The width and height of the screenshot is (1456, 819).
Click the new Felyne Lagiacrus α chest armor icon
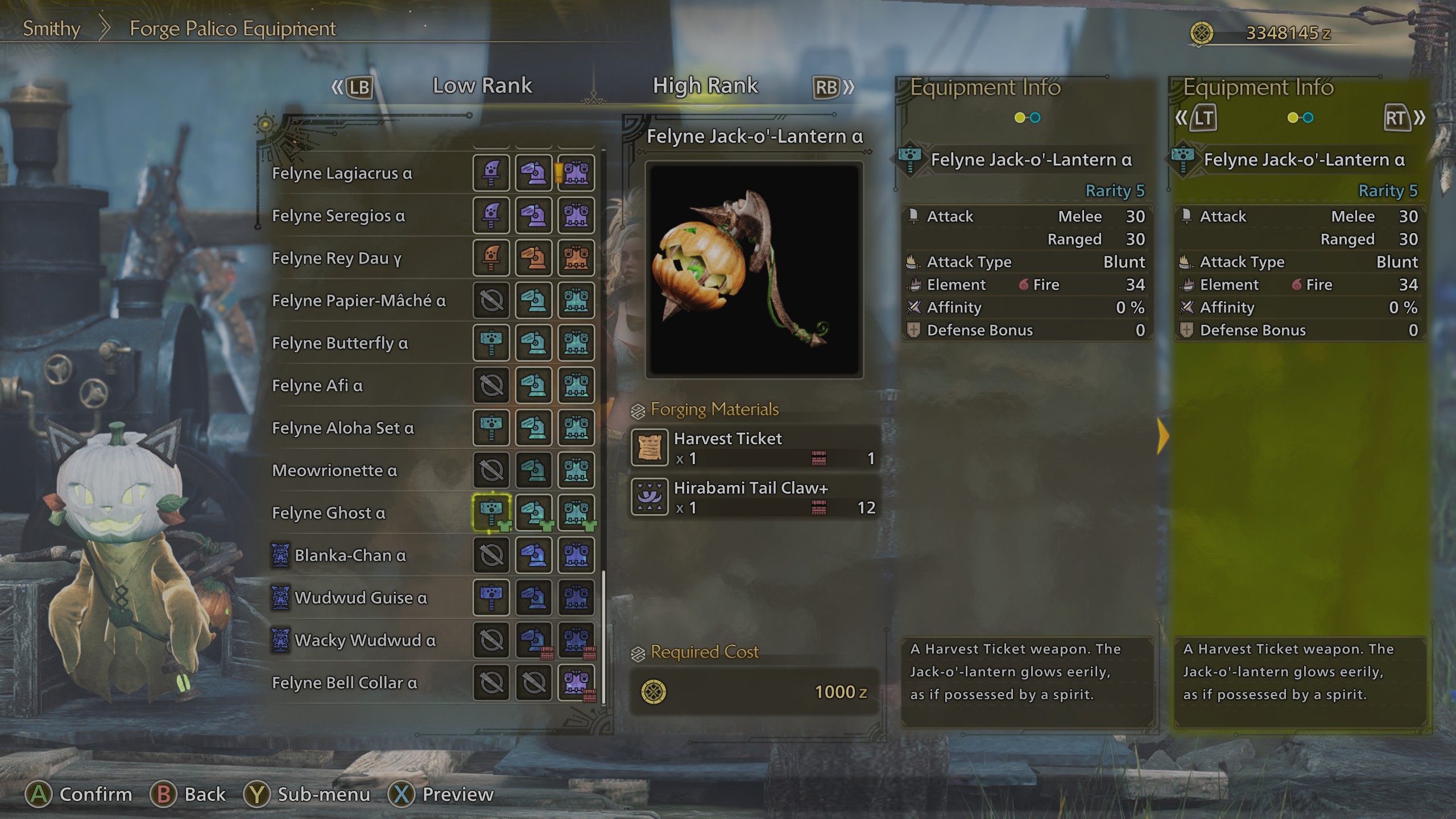(577, 173)
